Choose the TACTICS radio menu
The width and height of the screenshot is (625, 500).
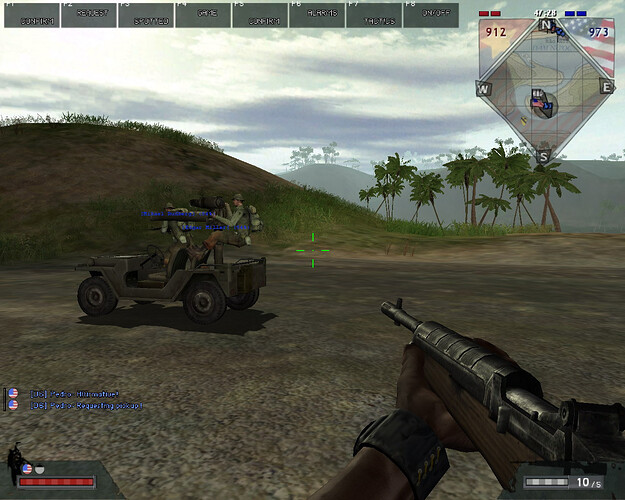pos(374,14)
